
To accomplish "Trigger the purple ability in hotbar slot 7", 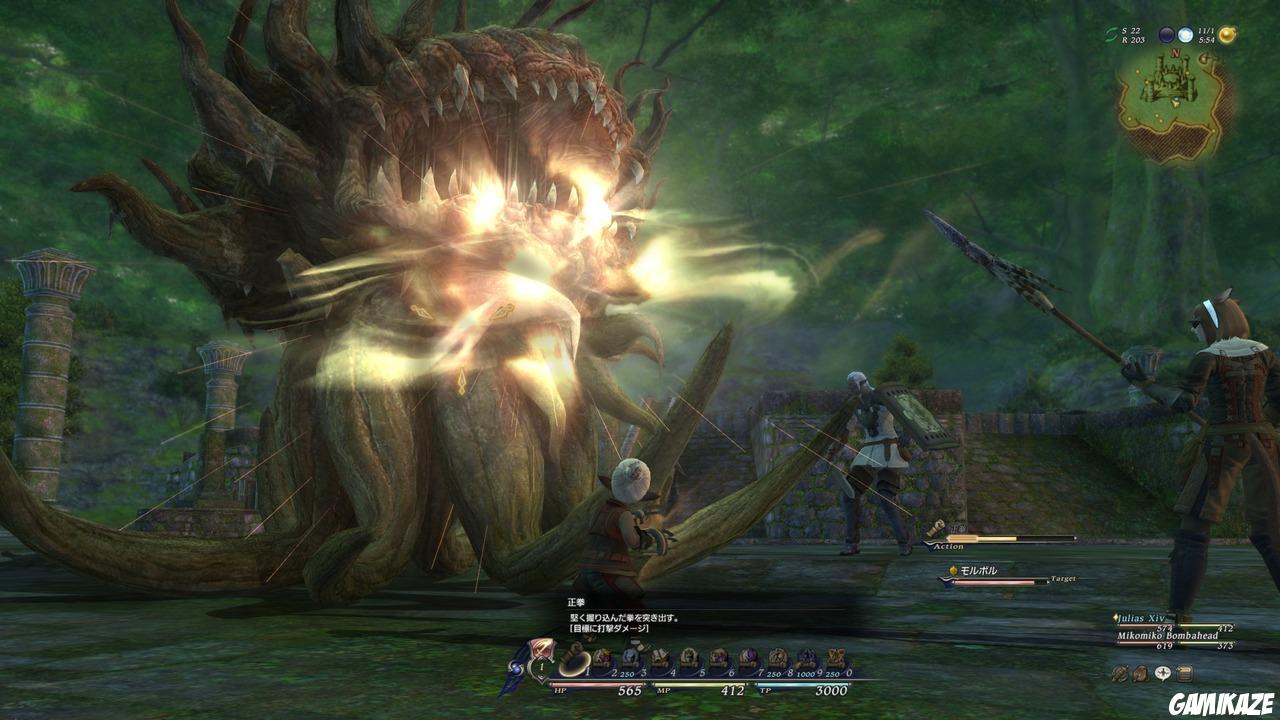I will click(x=749, y=657).
